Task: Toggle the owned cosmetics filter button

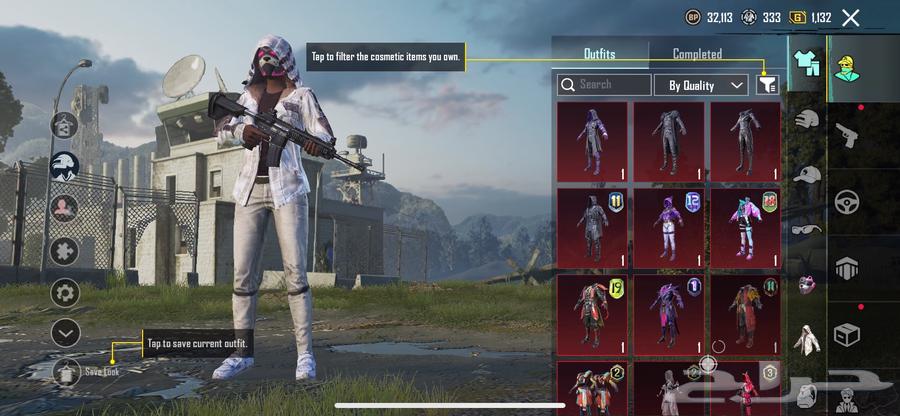Action: click(768, 85)
